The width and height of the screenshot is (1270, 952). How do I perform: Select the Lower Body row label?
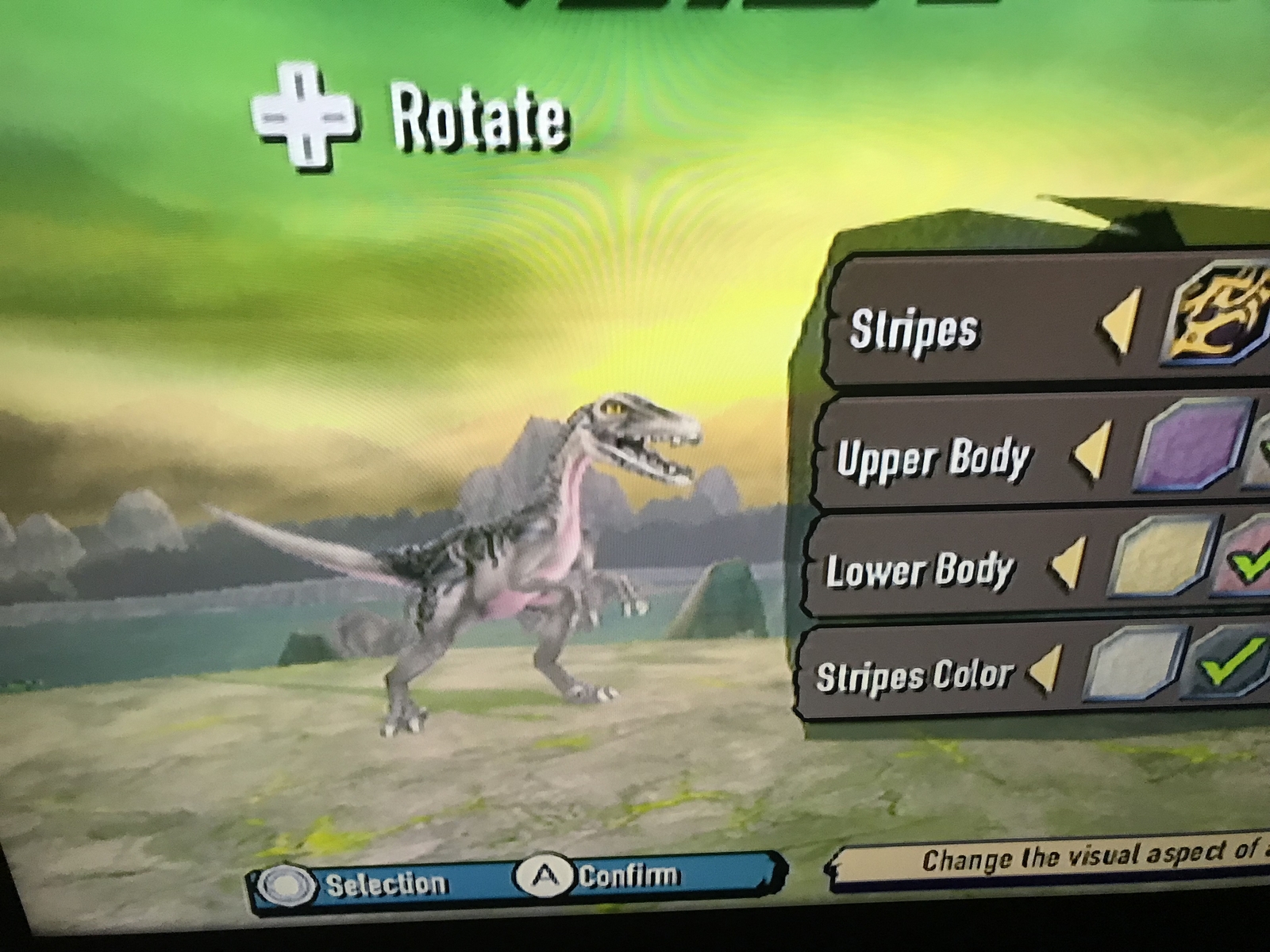pos(920,570)
